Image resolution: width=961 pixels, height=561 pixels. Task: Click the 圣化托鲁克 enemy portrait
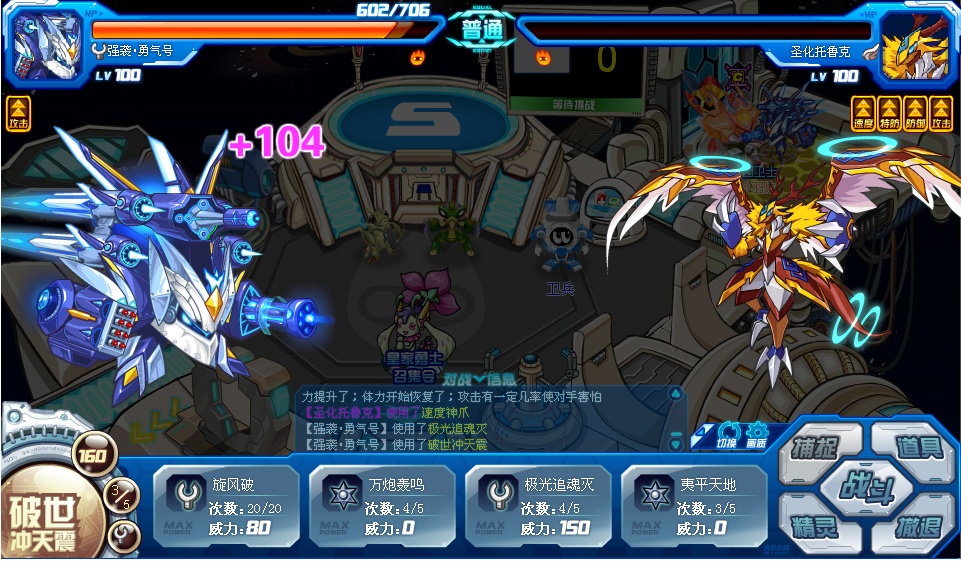pos(914,44)
